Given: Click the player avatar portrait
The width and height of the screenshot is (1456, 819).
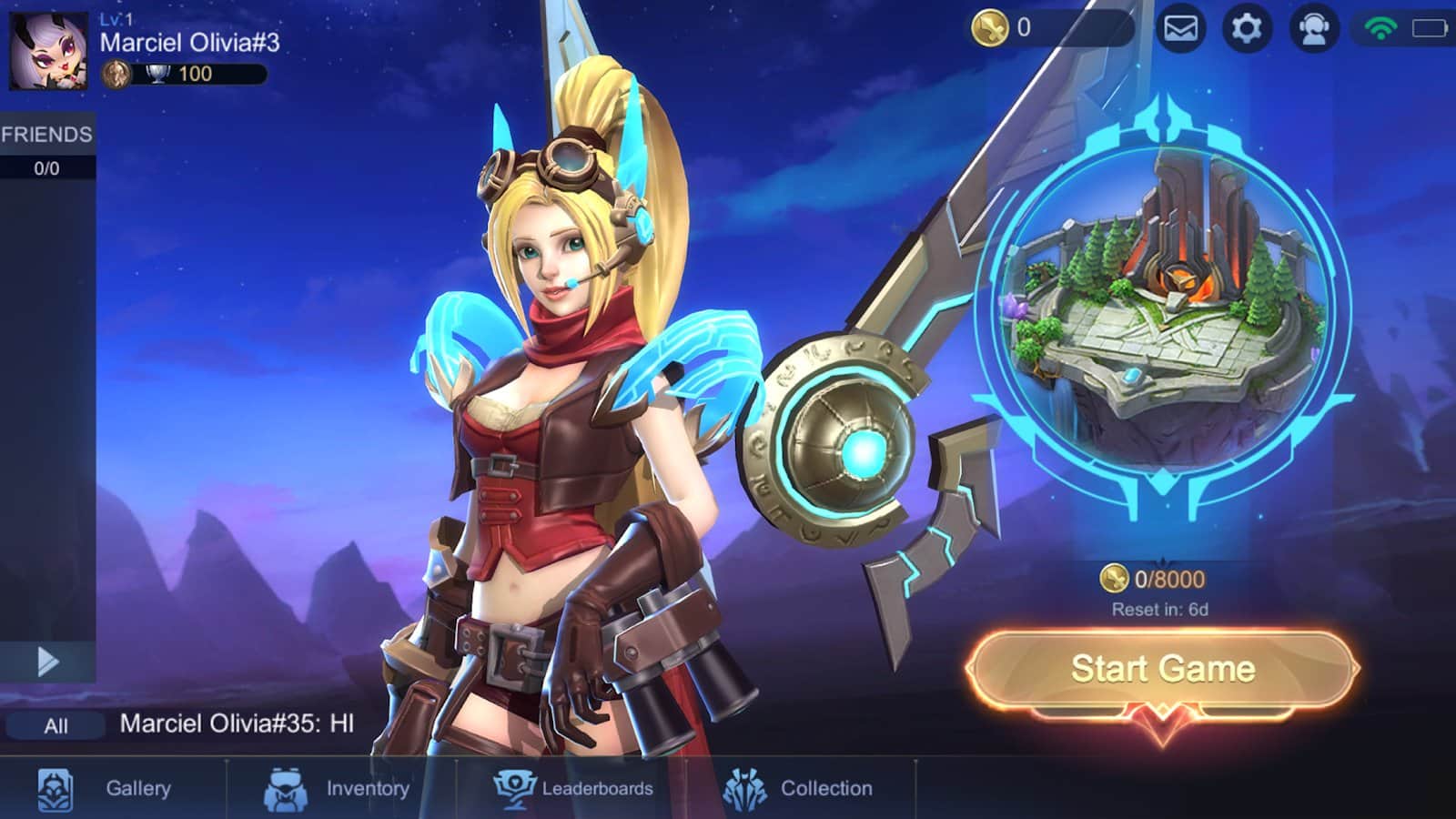Looking at the screenshot, I should point(48,50).
